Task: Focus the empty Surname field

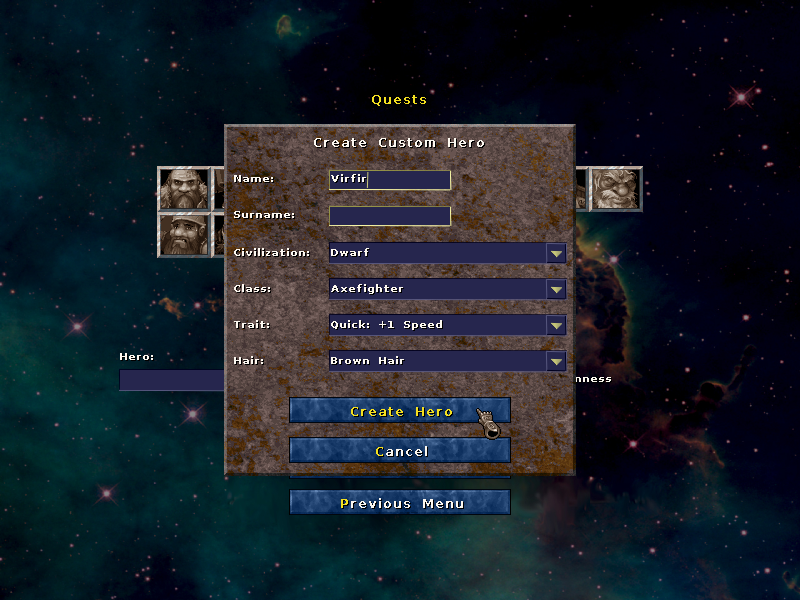Action: [390, 216]
